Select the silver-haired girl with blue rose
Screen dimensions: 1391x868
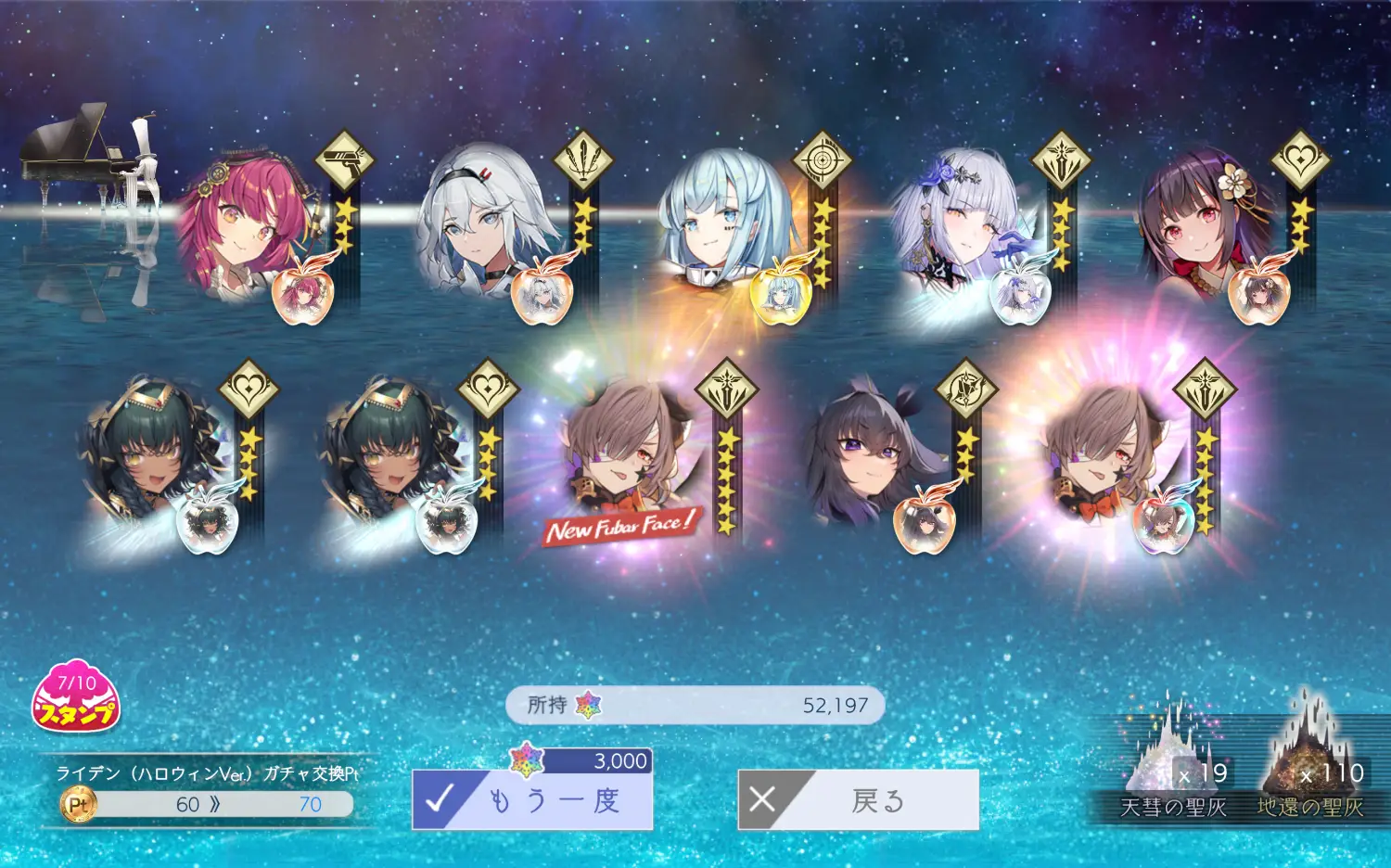[960, 223]
